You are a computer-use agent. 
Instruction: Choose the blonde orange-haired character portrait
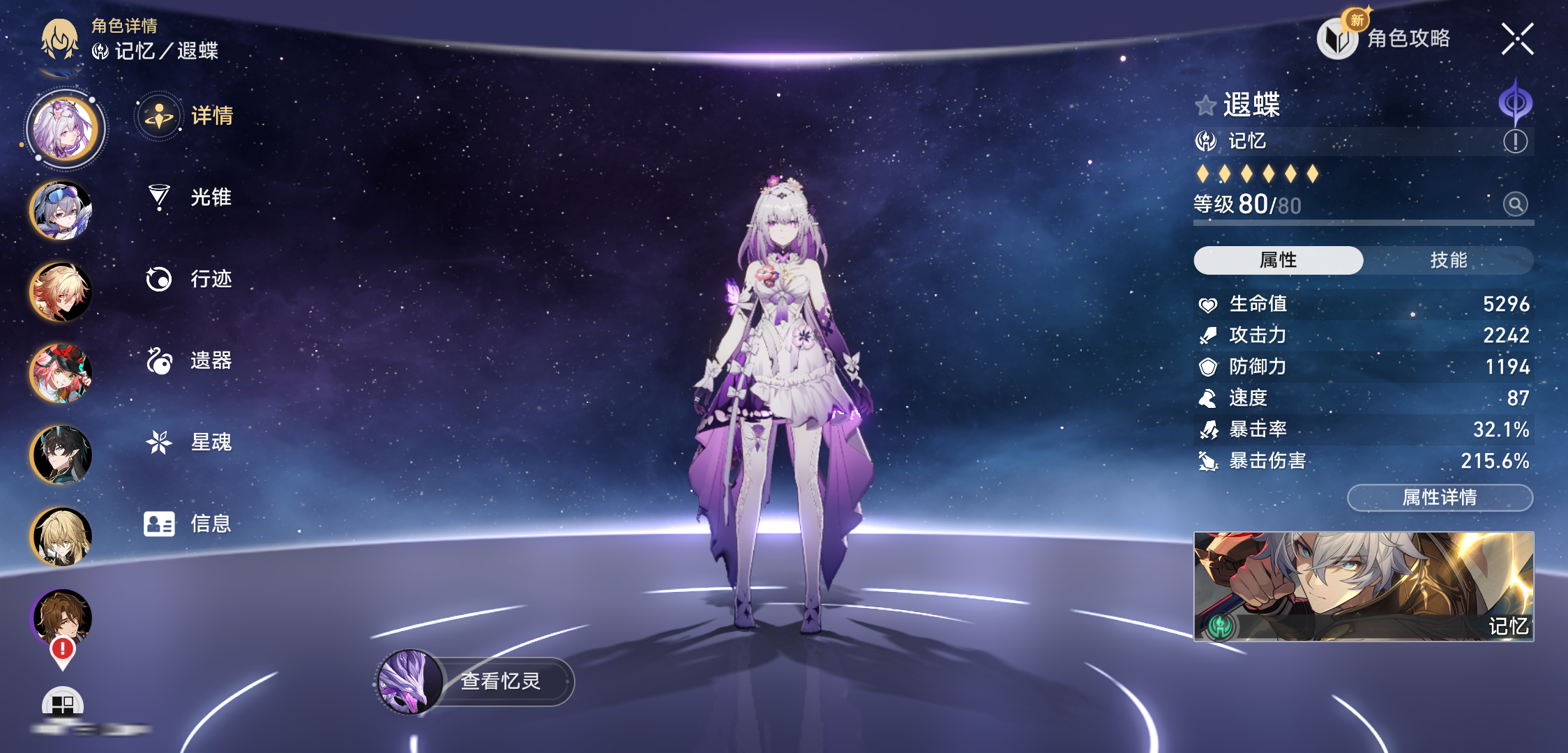pos(61,291)
